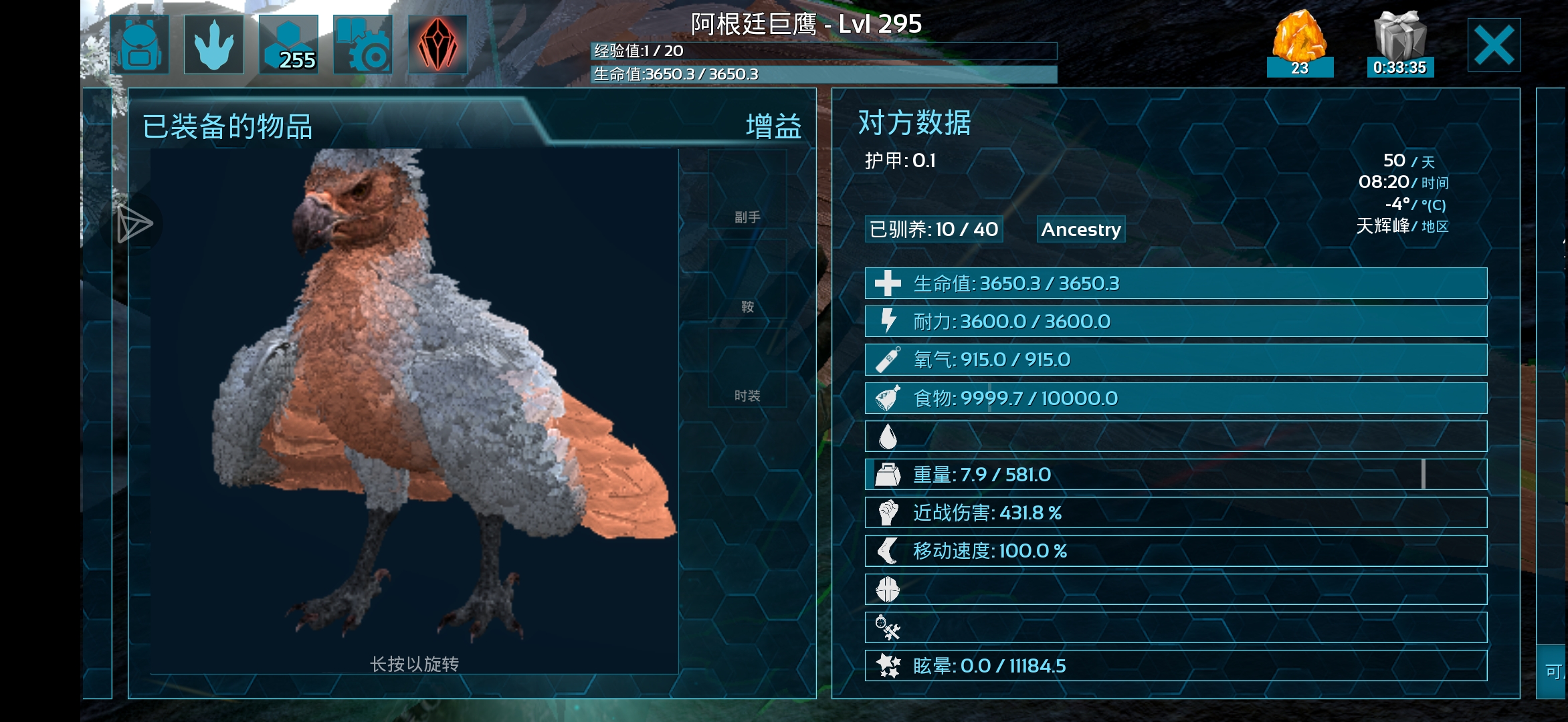The image size is (1568, 722).
Task: Upgrade the melee damage 近战伤害 row
Action: point(1175,513)
